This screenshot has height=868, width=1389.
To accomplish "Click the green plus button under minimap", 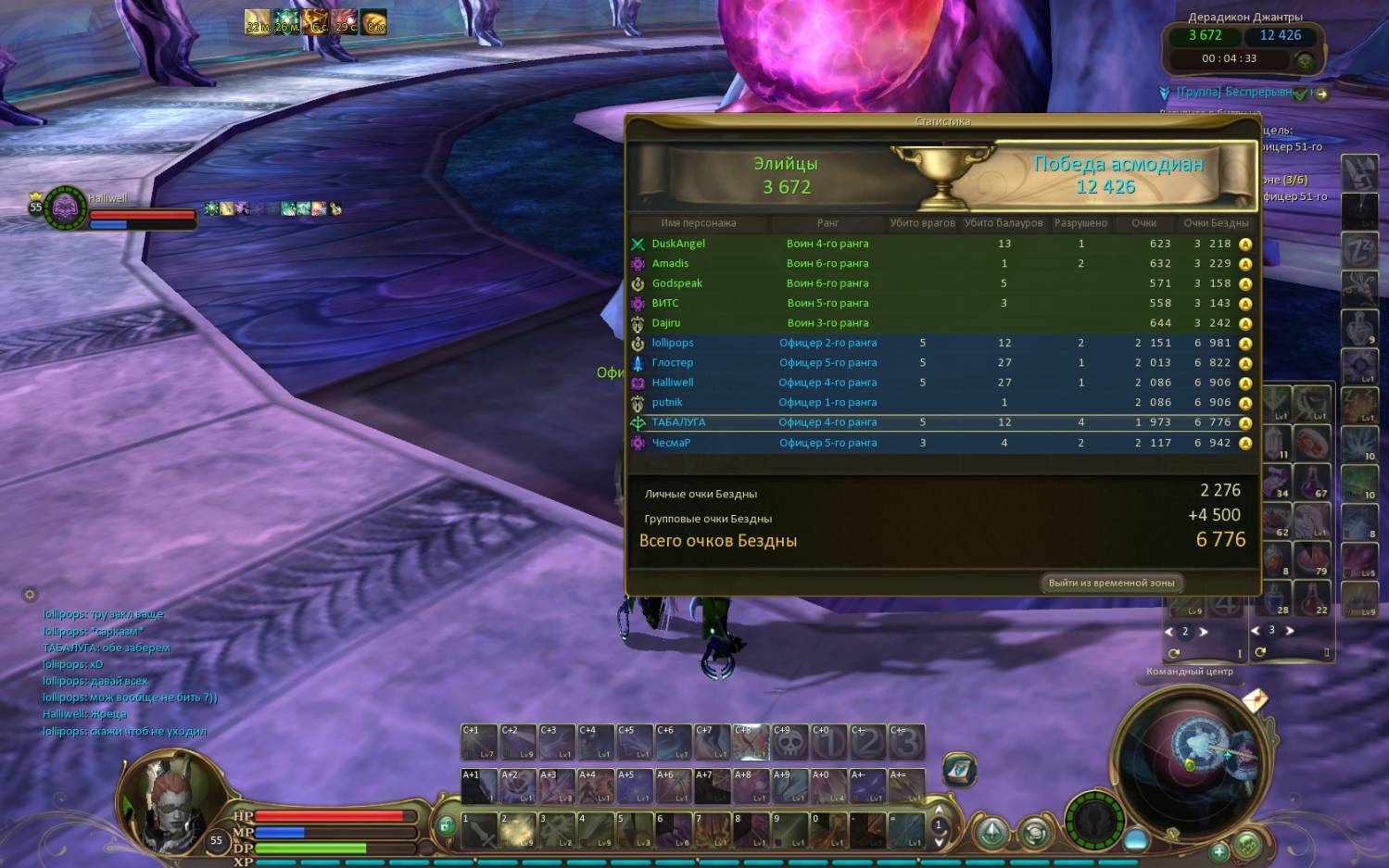I will [x=1219, y=850].
